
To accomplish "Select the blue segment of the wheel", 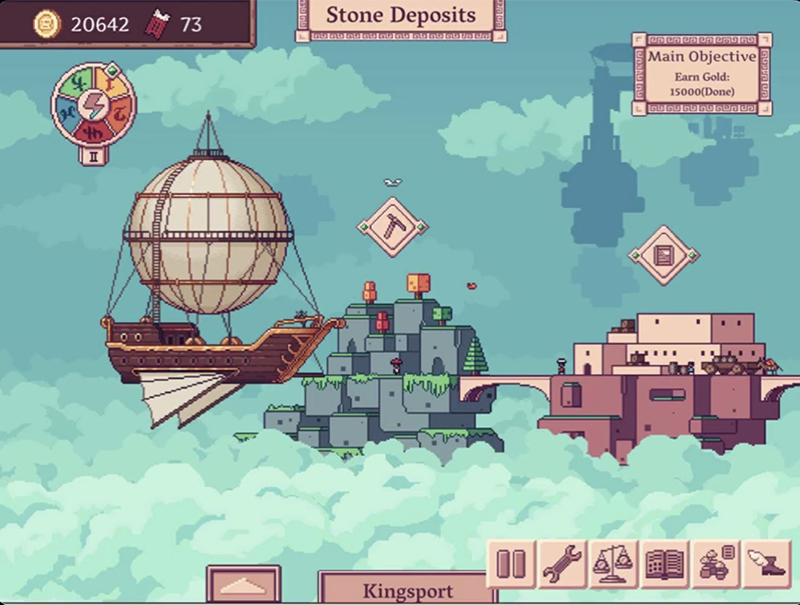I will coord(69,113).
